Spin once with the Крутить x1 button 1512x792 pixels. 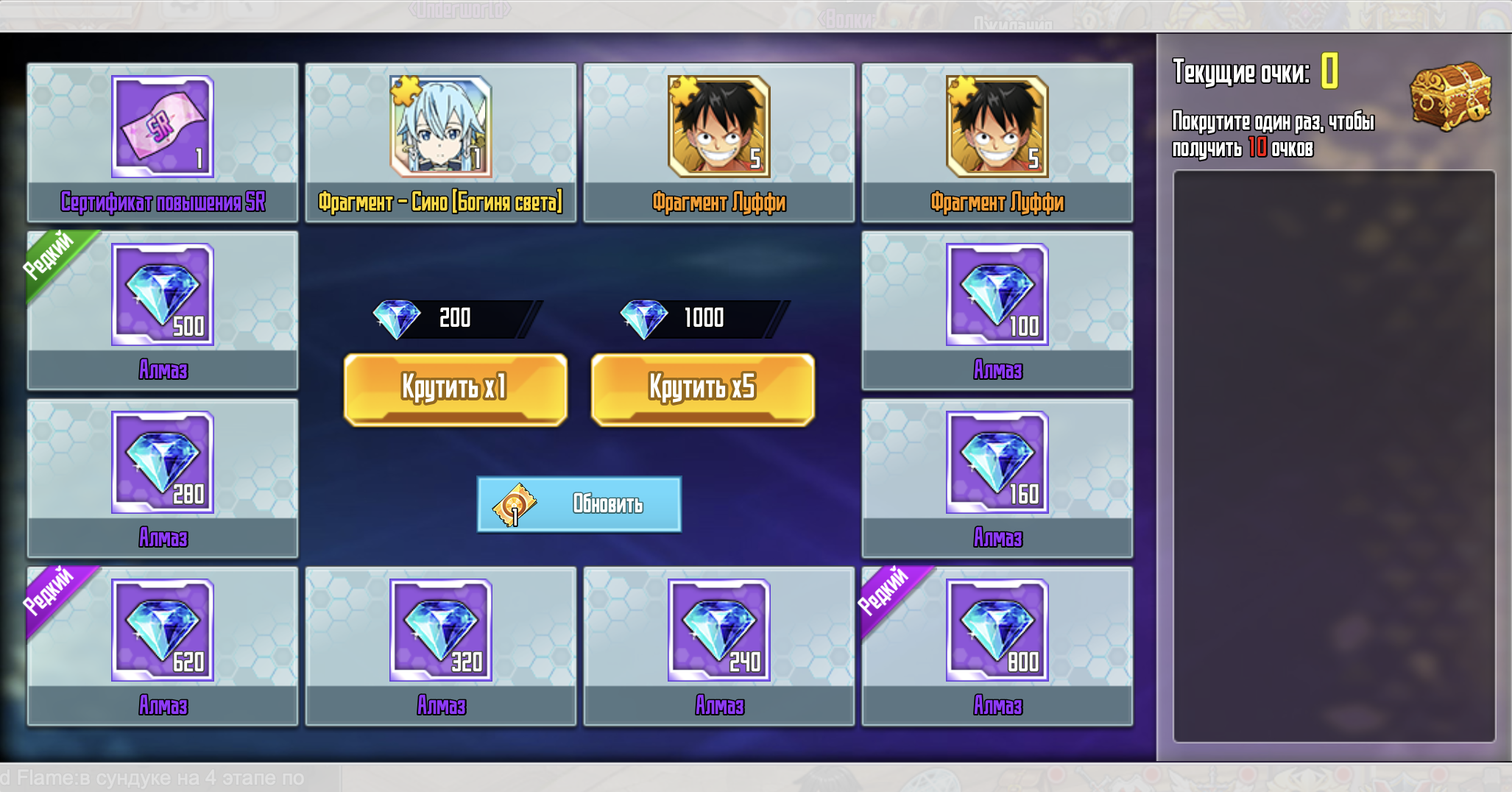pos(455,388)
